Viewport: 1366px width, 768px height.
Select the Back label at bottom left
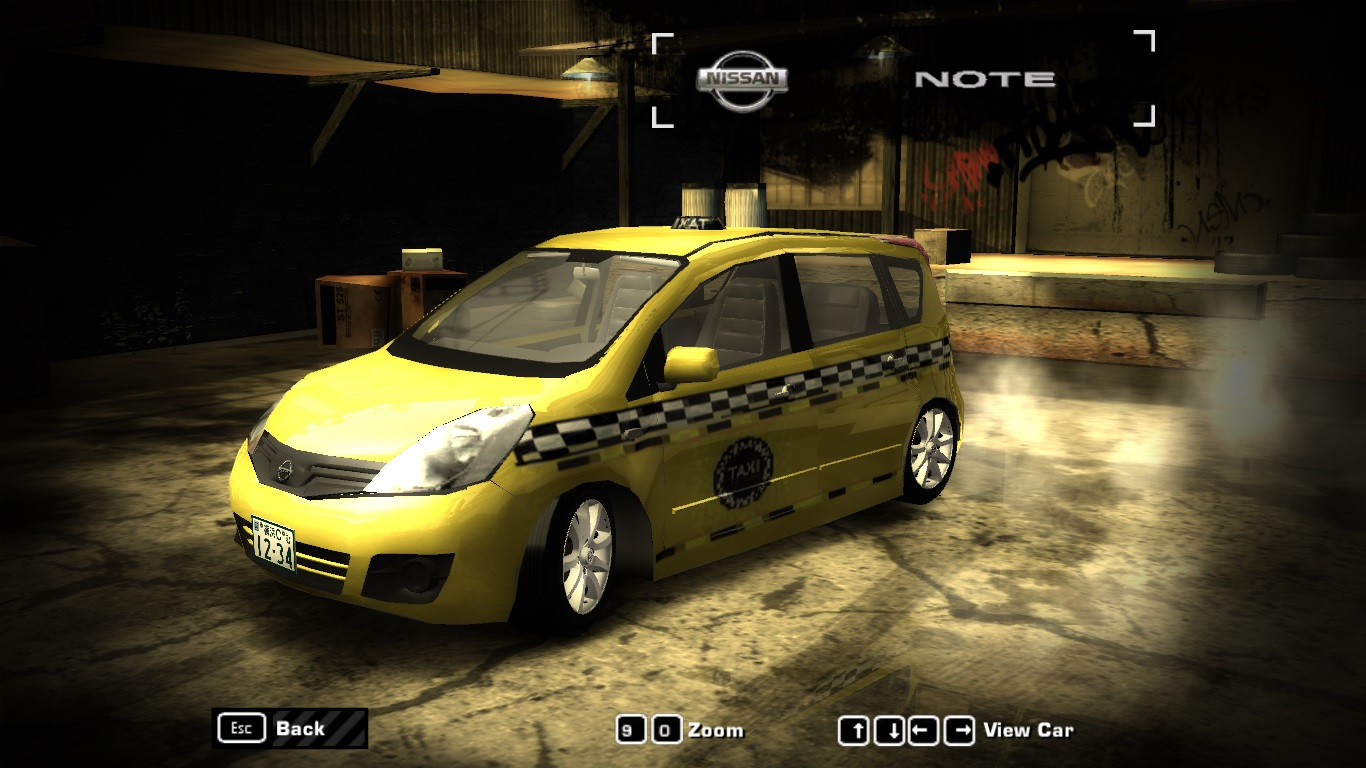tap(299, 729)
